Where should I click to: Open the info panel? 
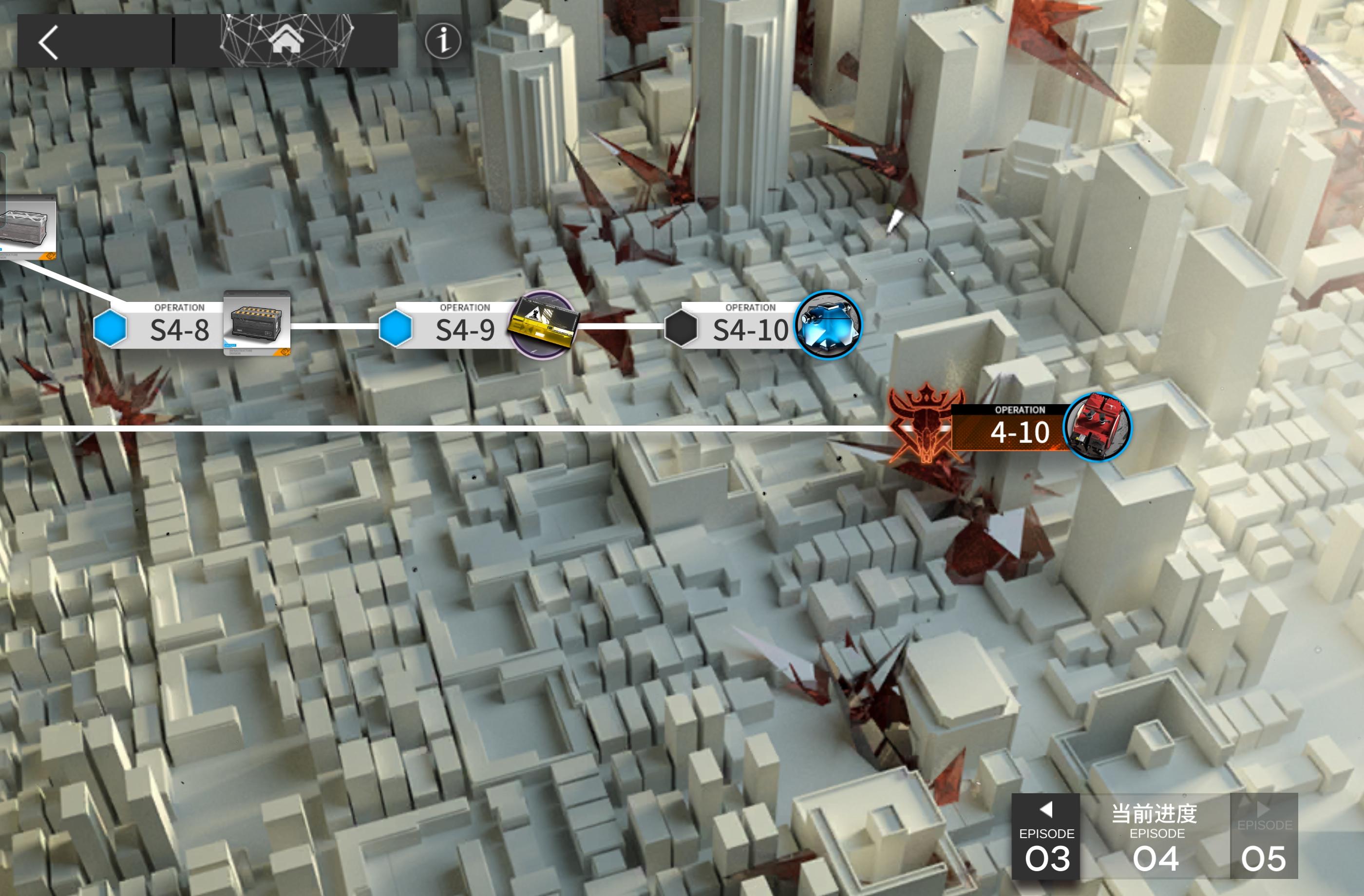tap(442, 41)
